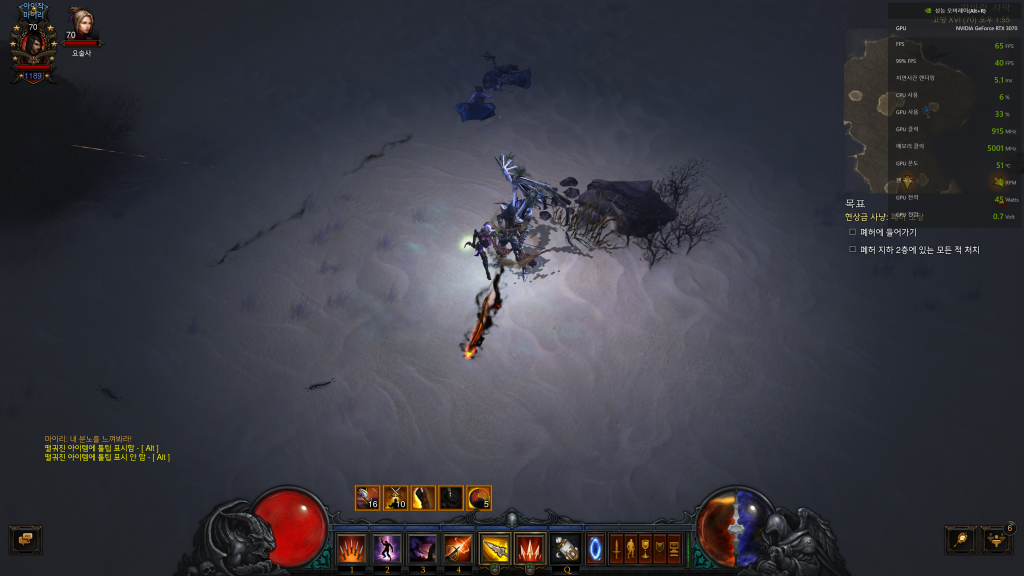Open the notifications button showing 6

[997, 540]
